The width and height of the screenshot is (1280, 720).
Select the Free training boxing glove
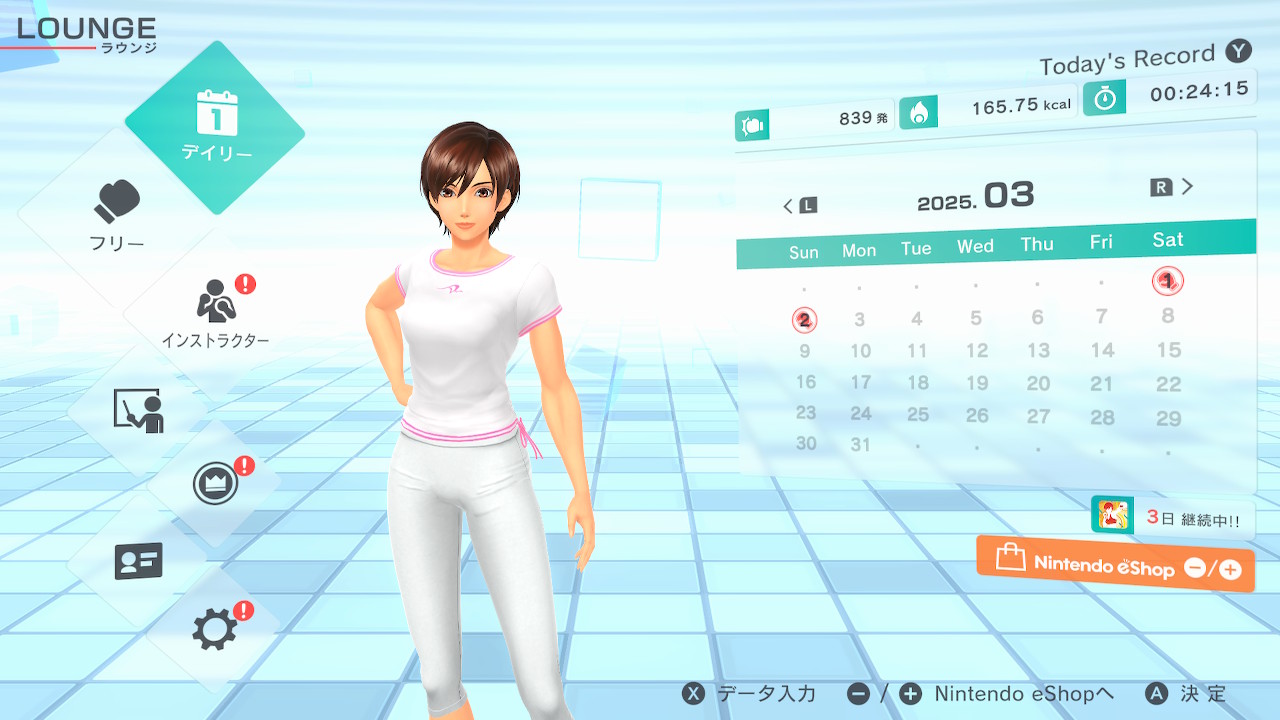118,215
